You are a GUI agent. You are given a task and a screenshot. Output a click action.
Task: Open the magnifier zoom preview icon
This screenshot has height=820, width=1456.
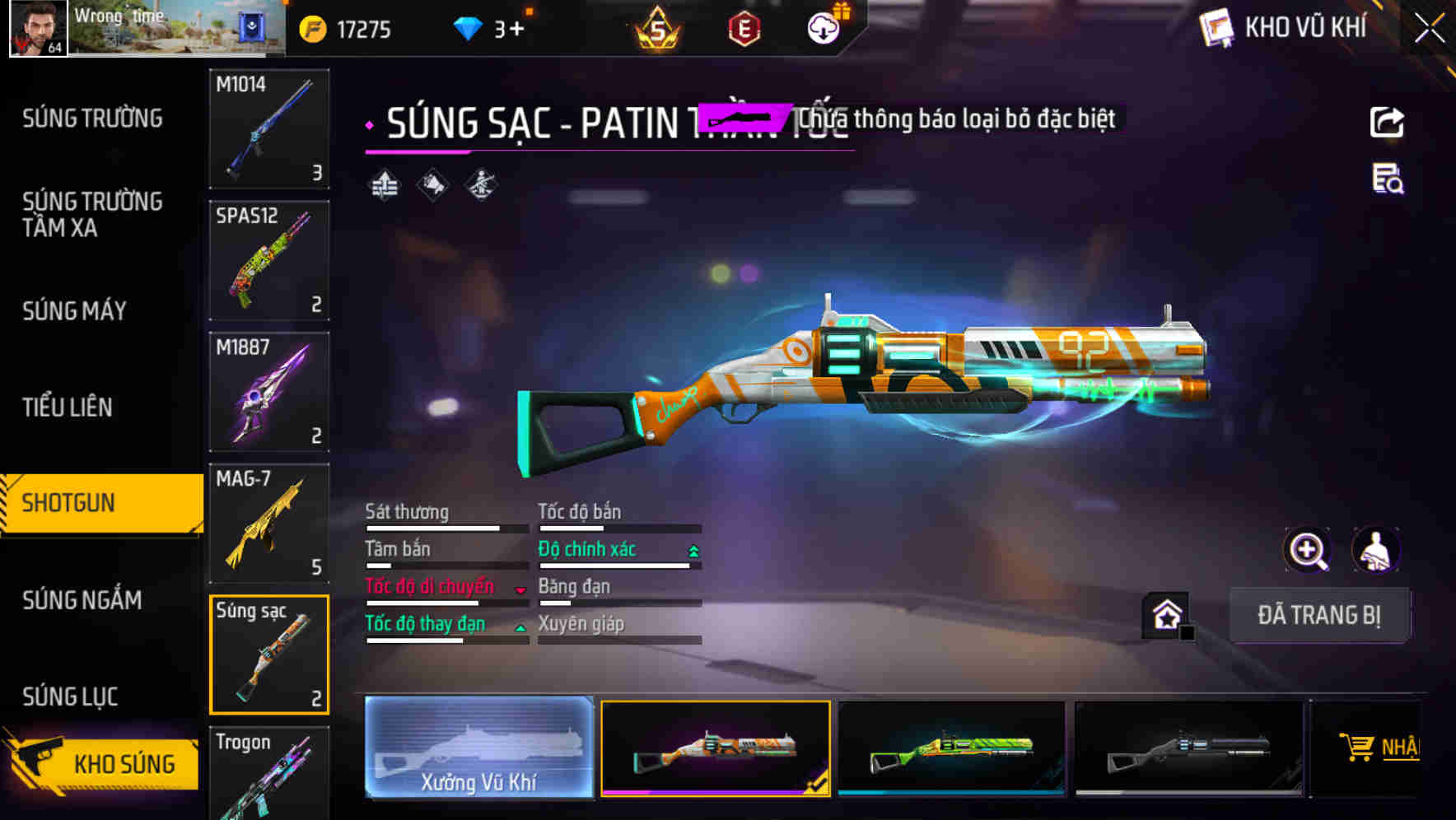[1308, 550]
